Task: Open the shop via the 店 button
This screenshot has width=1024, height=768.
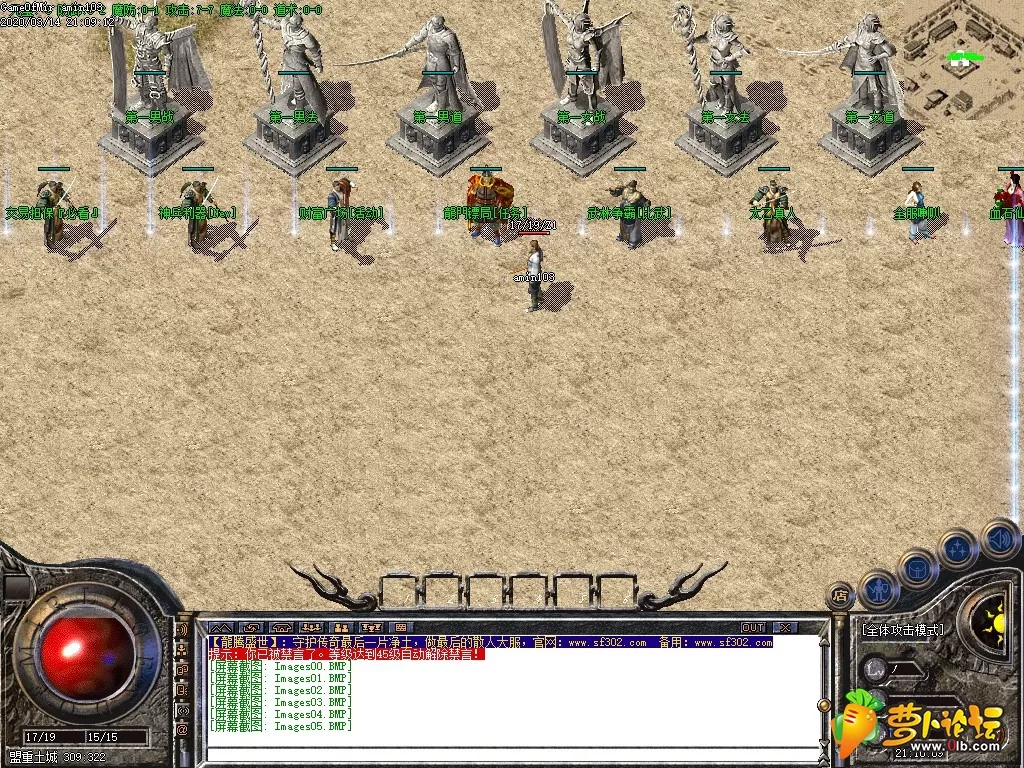Action: click(839, 597)
